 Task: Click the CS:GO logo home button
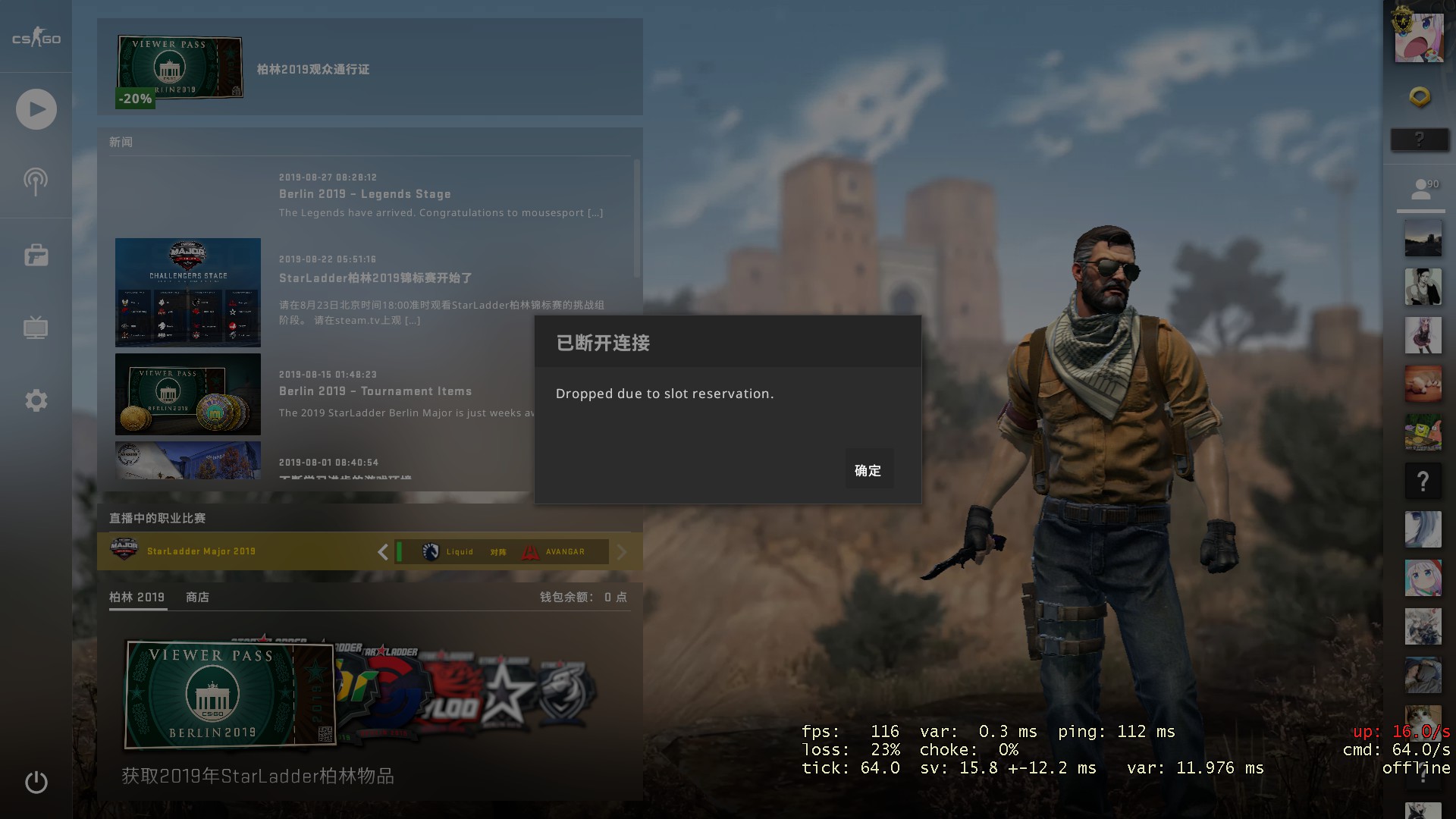pos(36,38)
